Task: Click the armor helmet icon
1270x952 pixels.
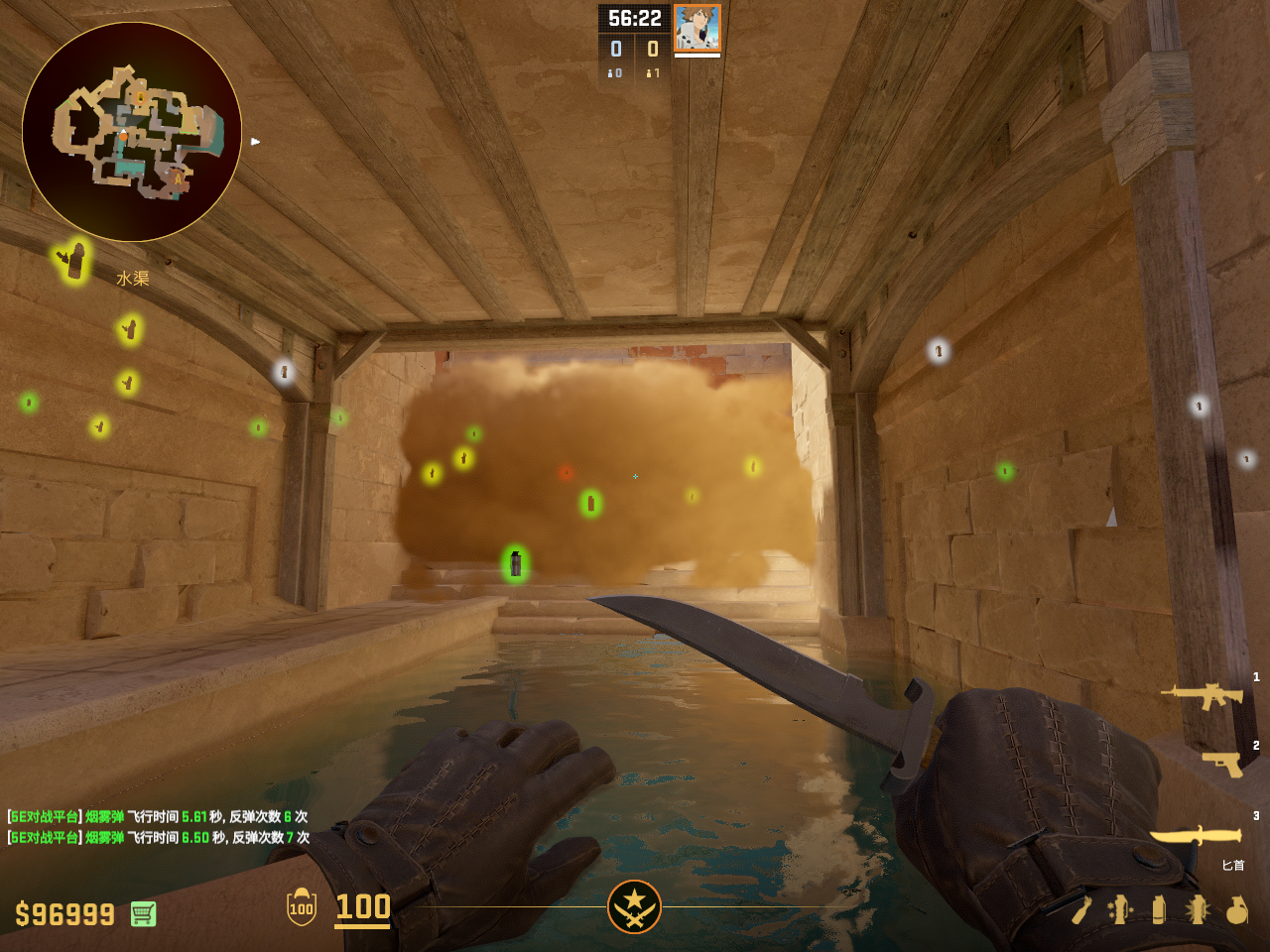Action: point(301,906)
